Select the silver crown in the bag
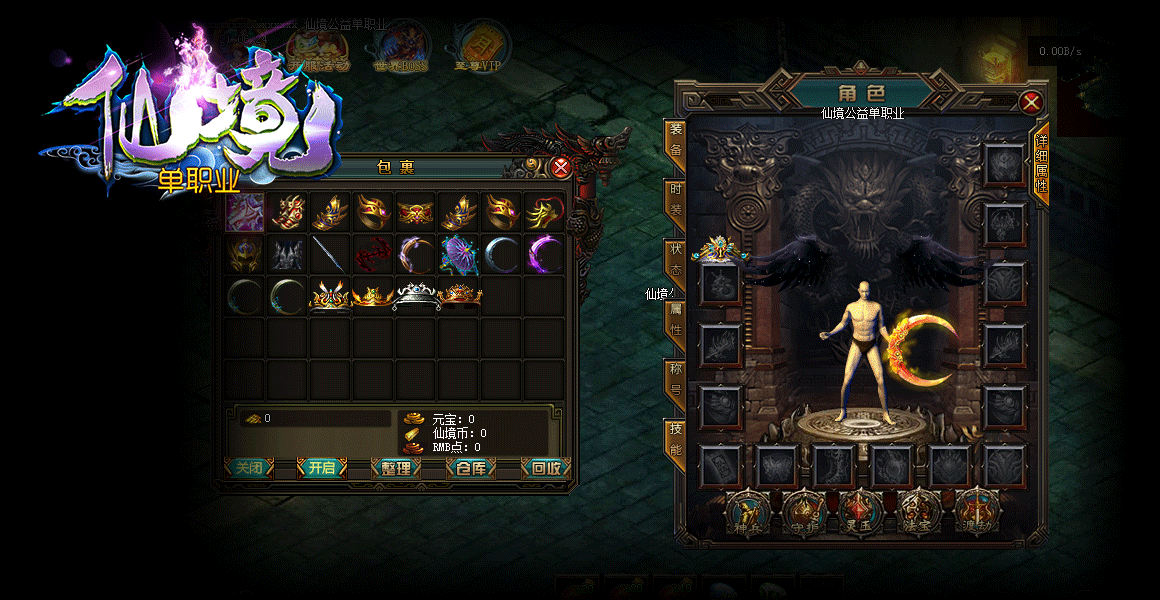 (416, 296)
